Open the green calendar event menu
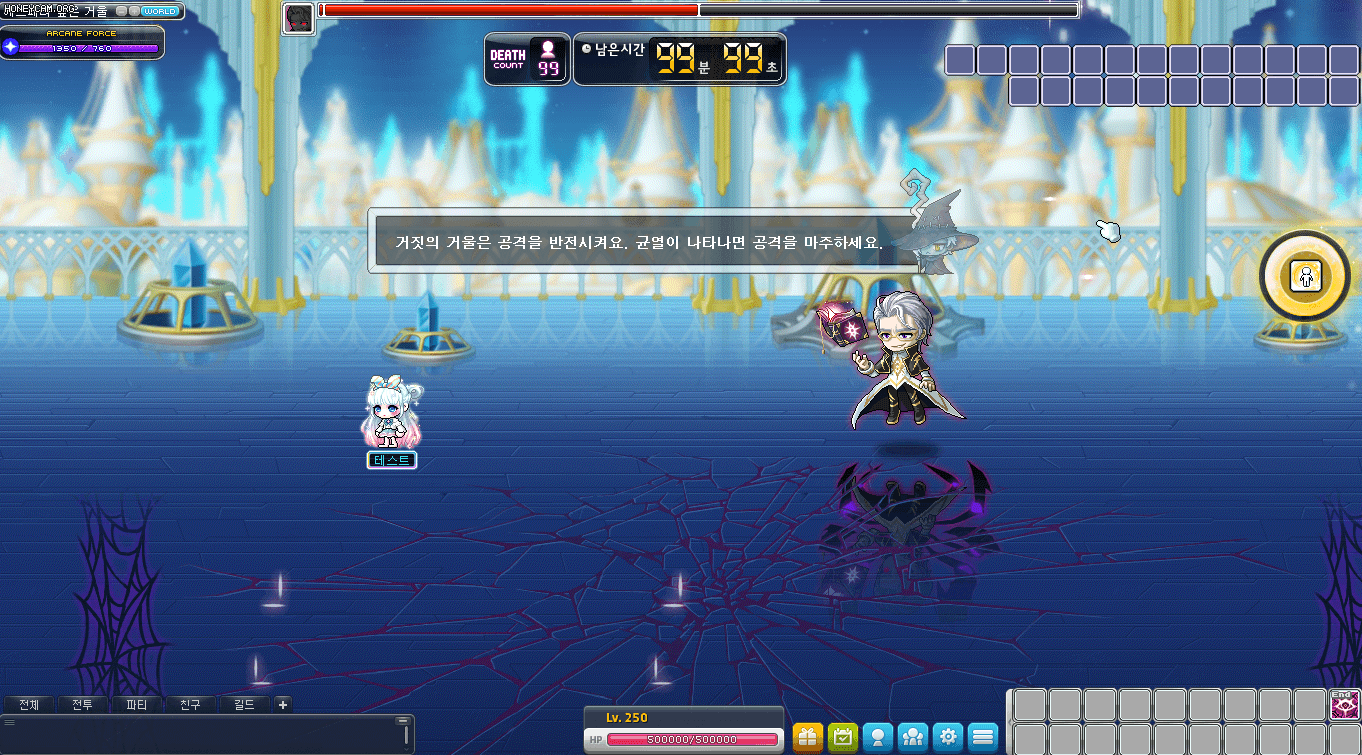 click(x=843, y=738)
